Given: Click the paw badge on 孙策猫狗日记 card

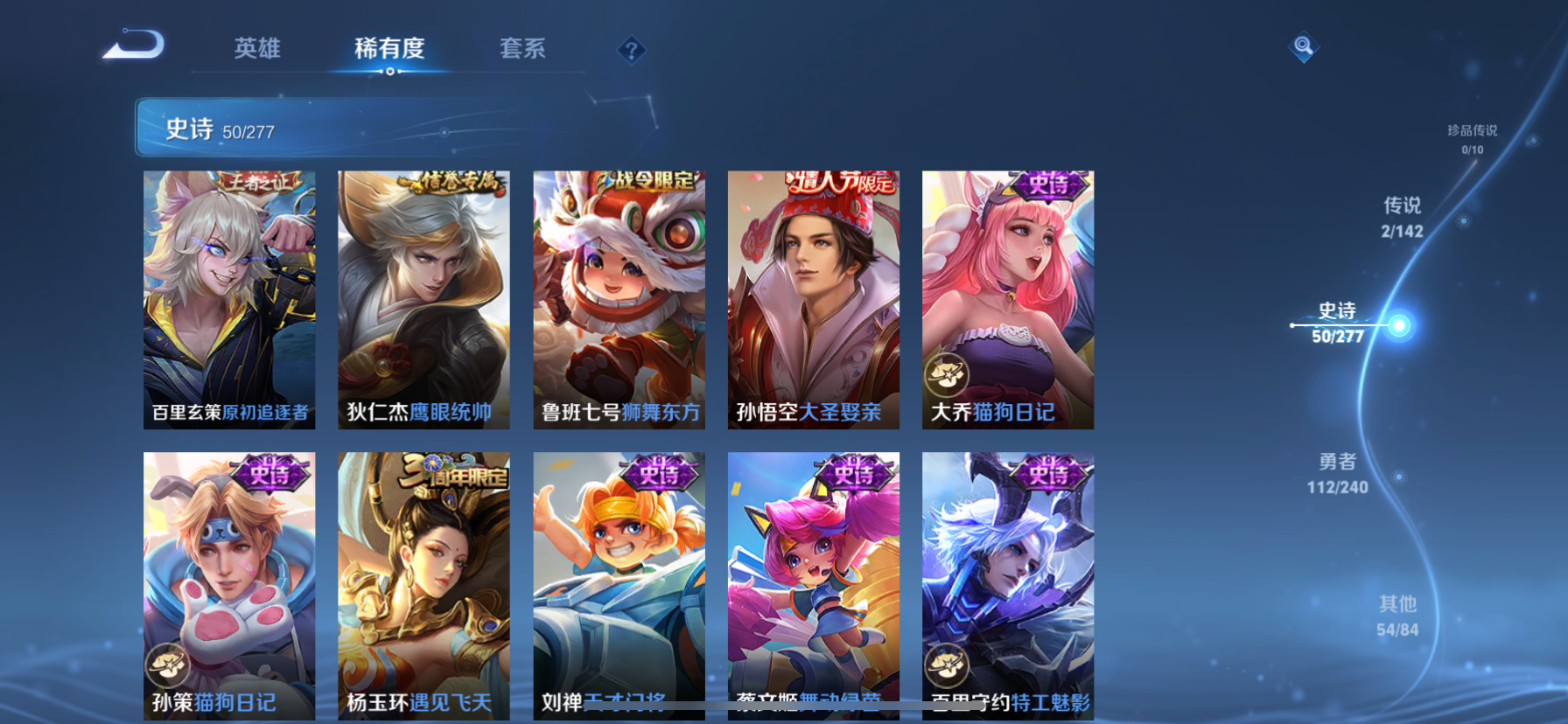Looking at the screenshot, I should pyautogui.click(x=170, y=665).
